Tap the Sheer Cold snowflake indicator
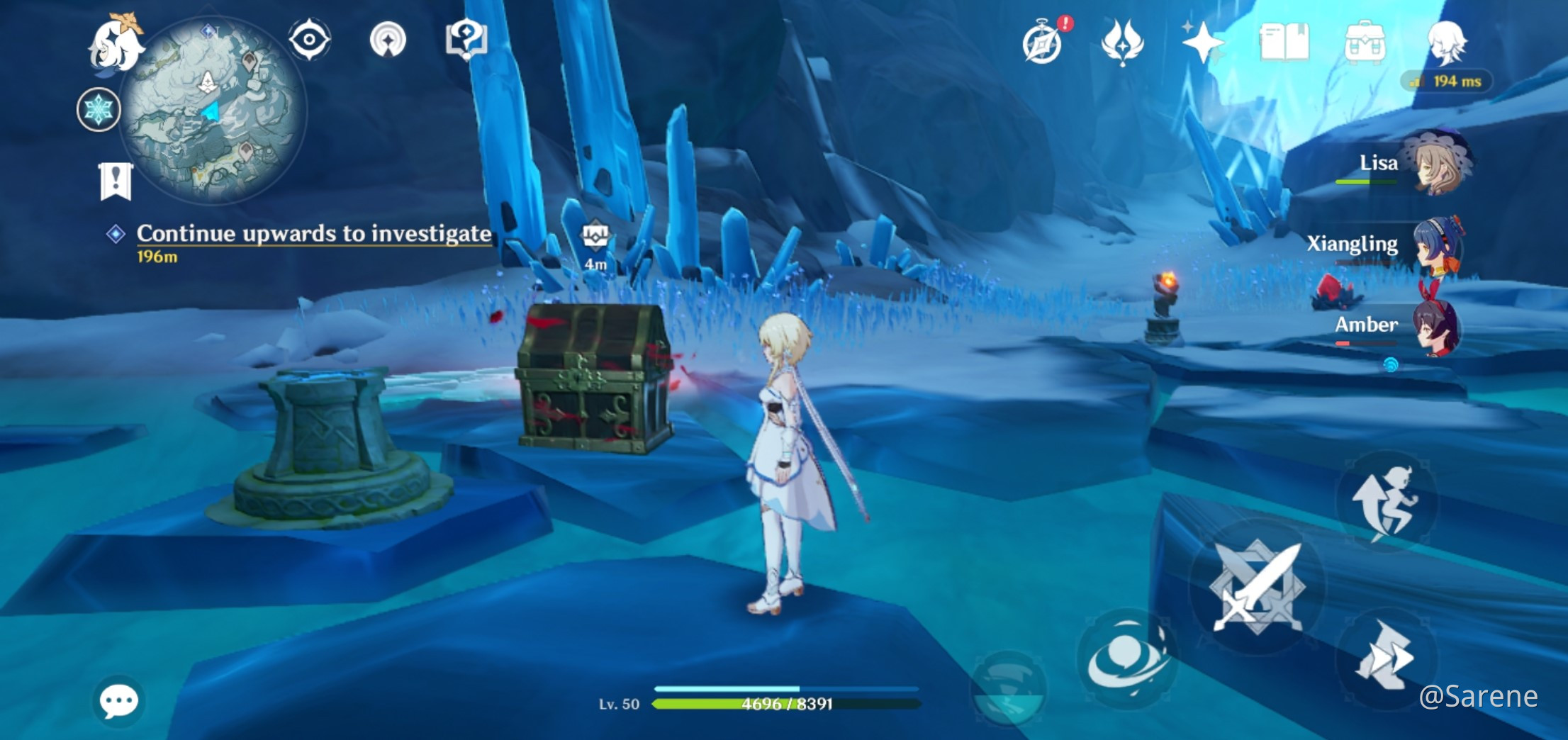The height and width of the screenshot is (740, 1568). pos(99,110)
